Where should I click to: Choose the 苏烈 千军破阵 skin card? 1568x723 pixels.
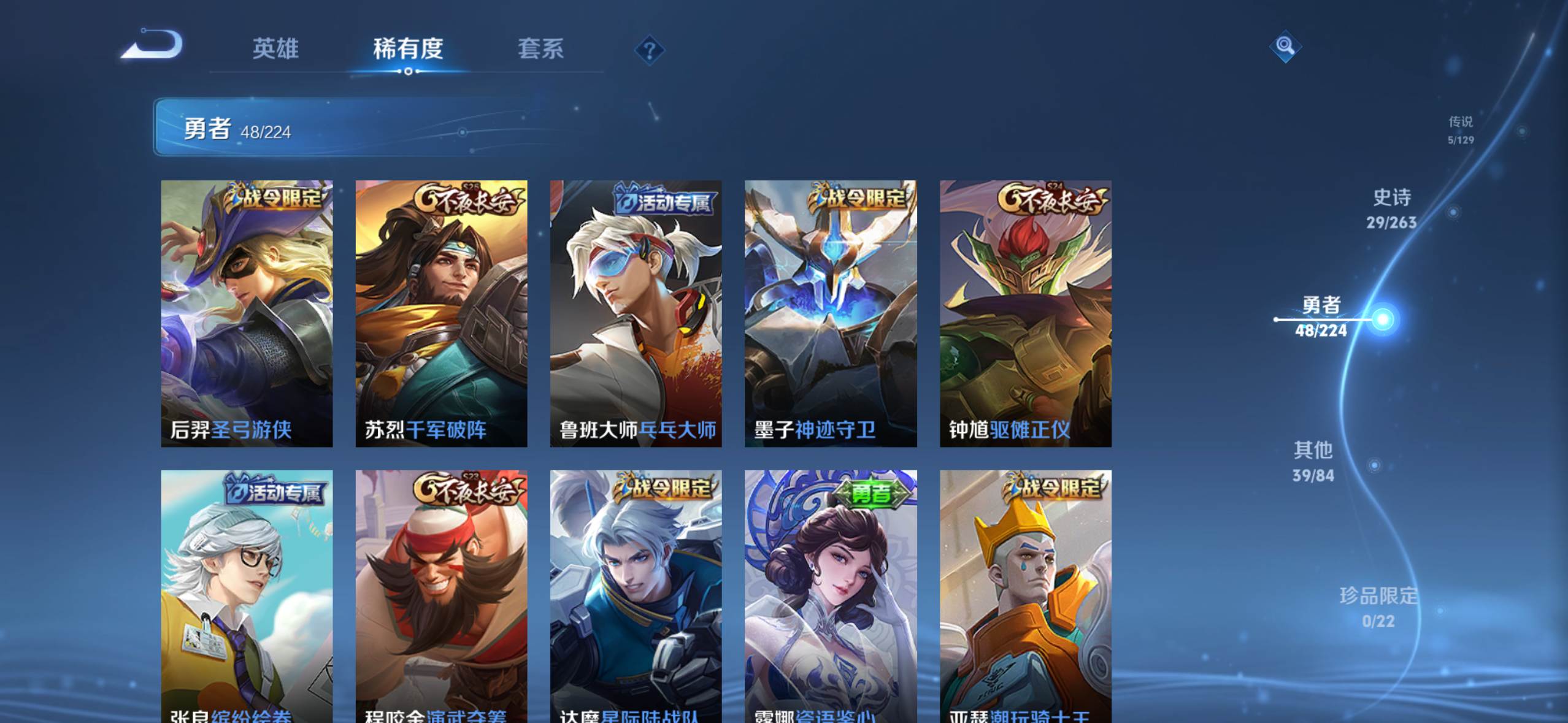pos(441,313)
